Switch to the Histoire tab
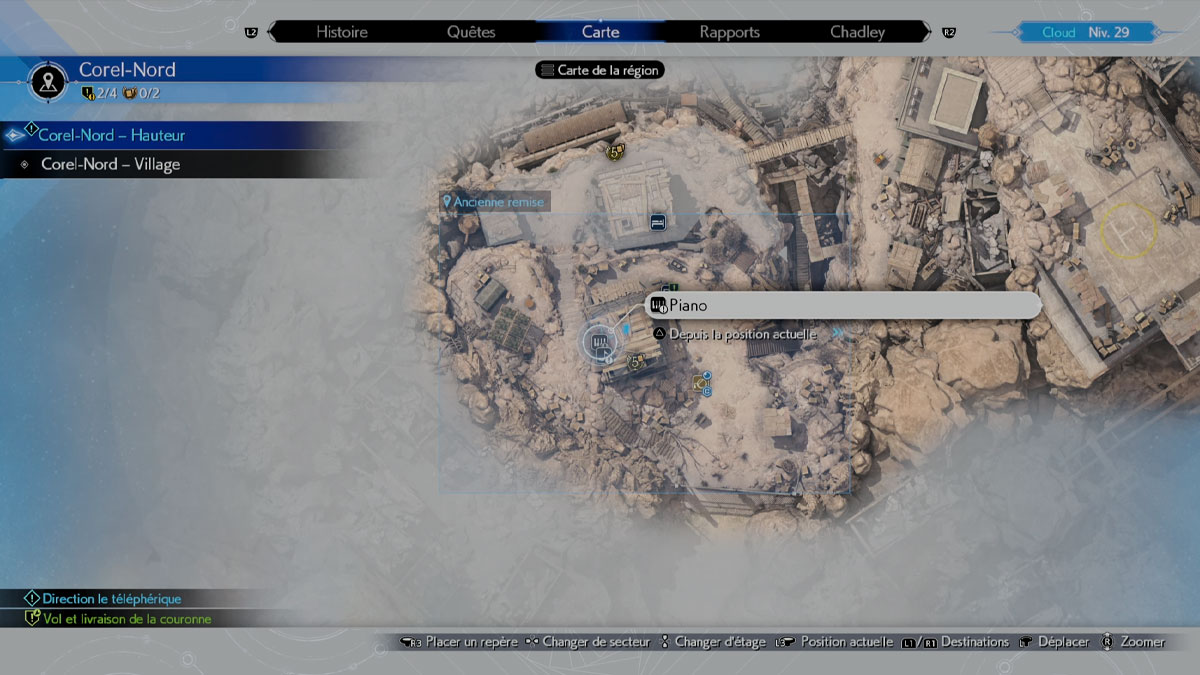Image resolution: width=1200 pixels, height=675 pixels. pyautogui.click(x=341, y=32)
